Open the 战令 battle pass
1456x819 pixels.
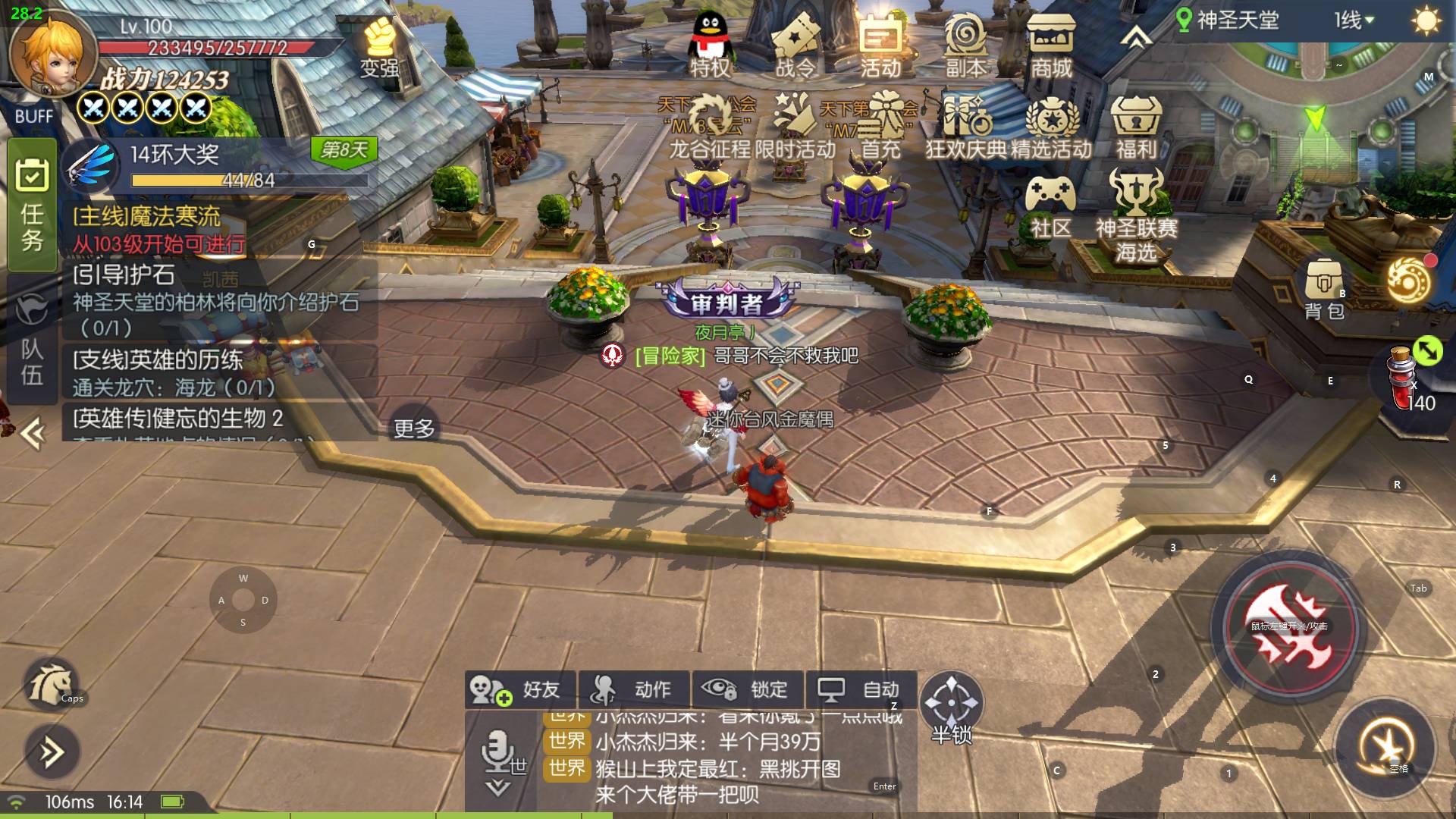[x=795, y=47]
